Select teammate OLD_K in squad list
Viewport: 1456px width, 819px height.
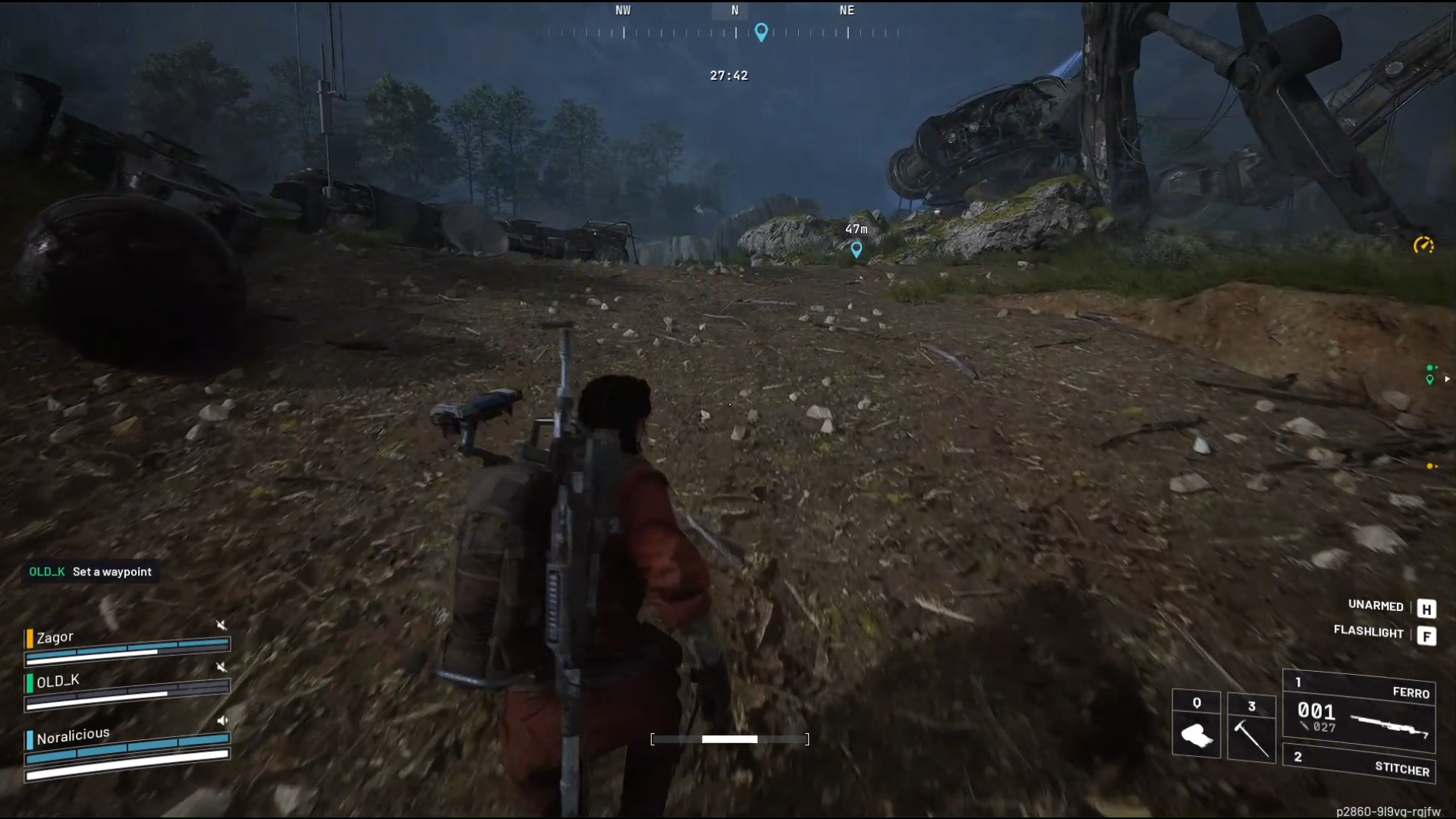58,681
